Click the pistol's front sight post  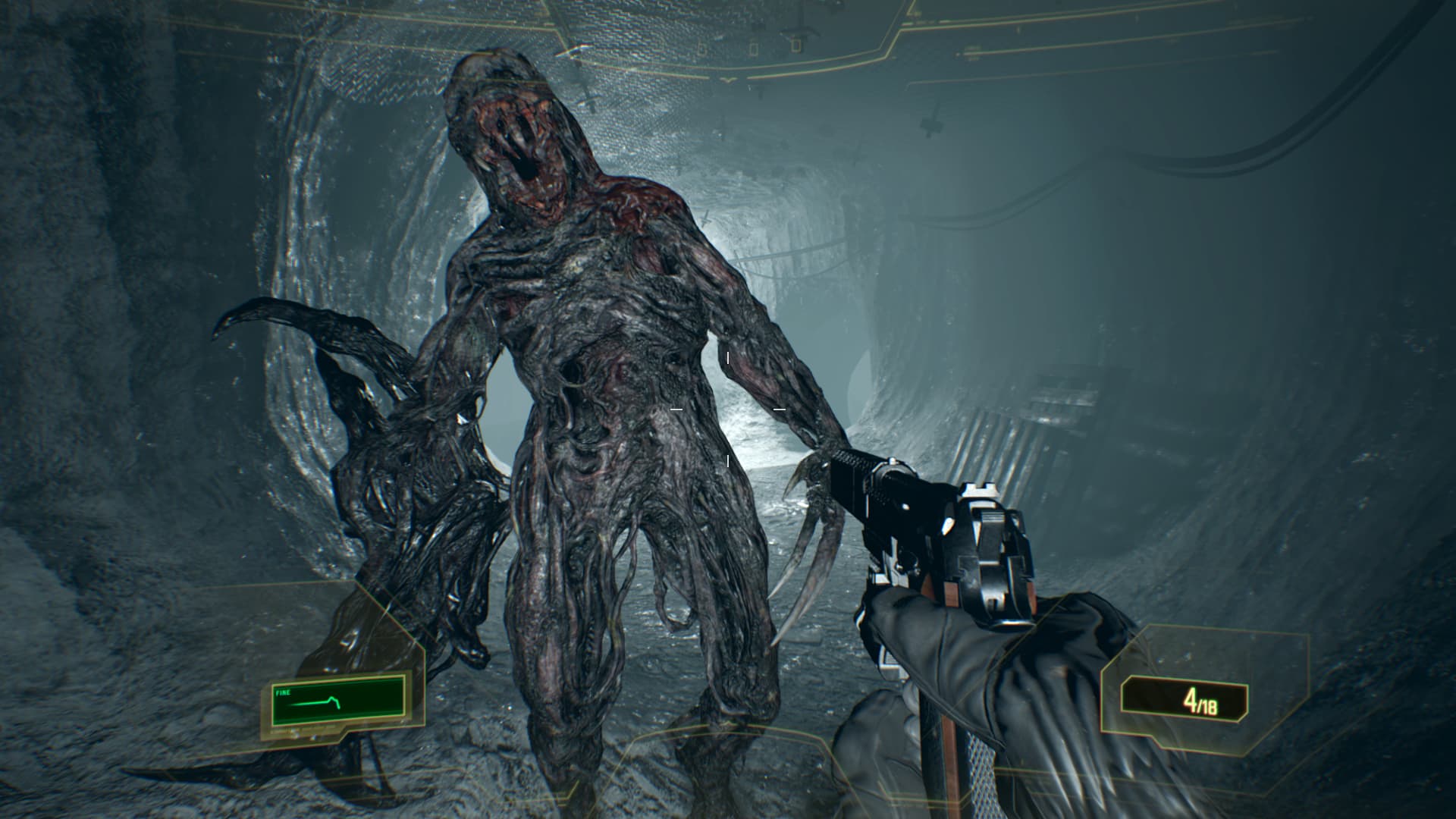tap(893, 460)
